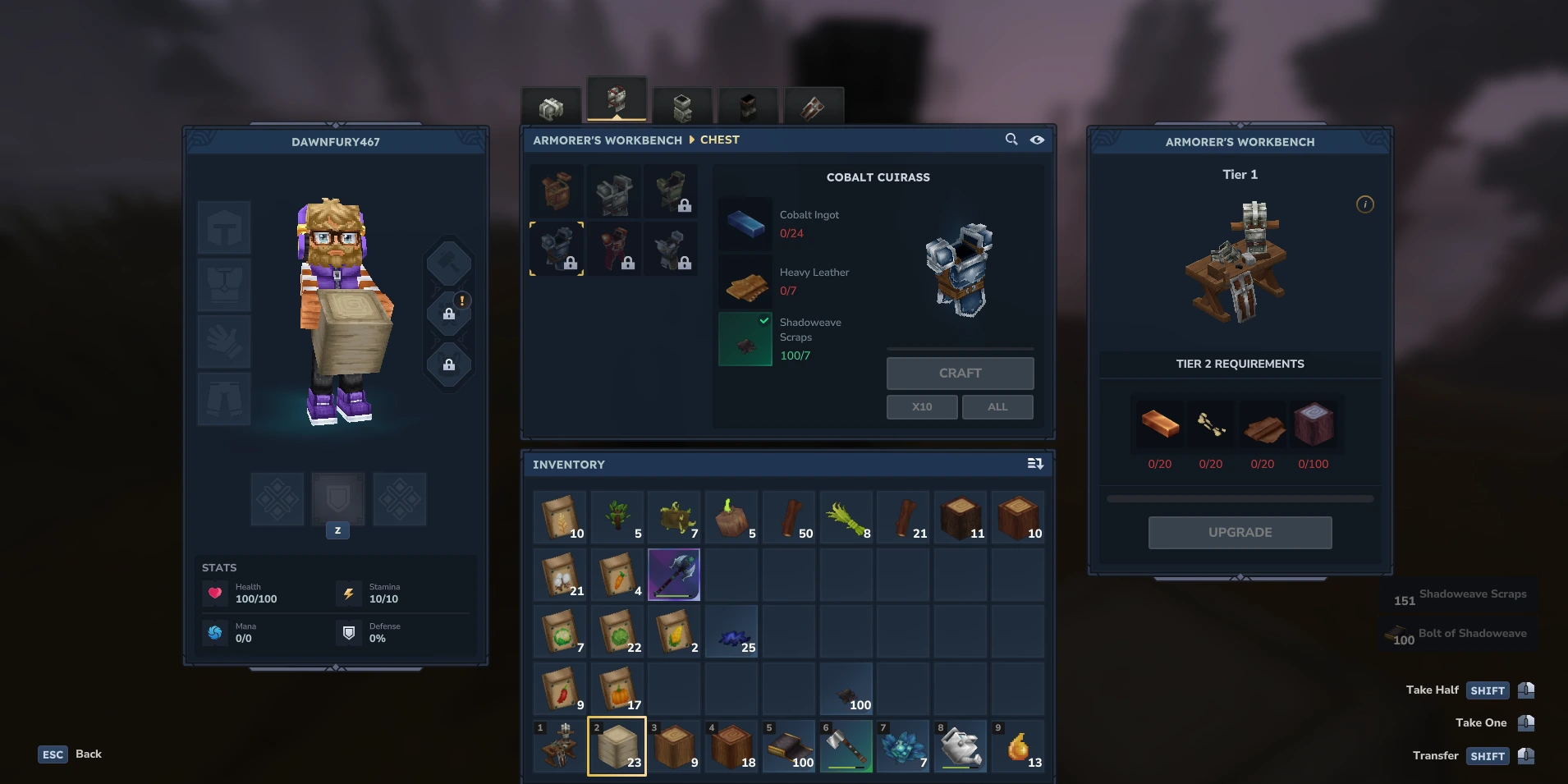Open the leftmost armor category tab

(552, 105)
